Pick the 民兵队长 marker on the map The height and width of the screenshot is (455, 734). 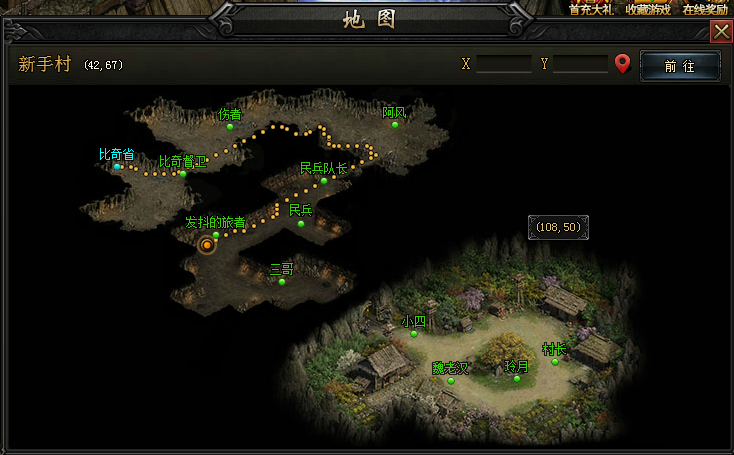click(x=324, y=181)
